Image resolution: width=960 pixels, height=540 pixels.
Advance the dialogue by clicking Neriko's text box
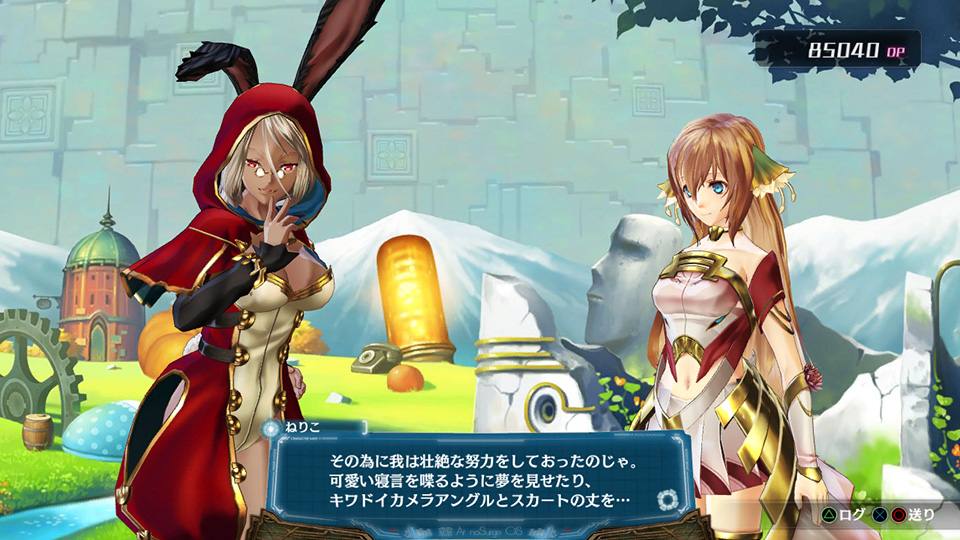point(480,478)
